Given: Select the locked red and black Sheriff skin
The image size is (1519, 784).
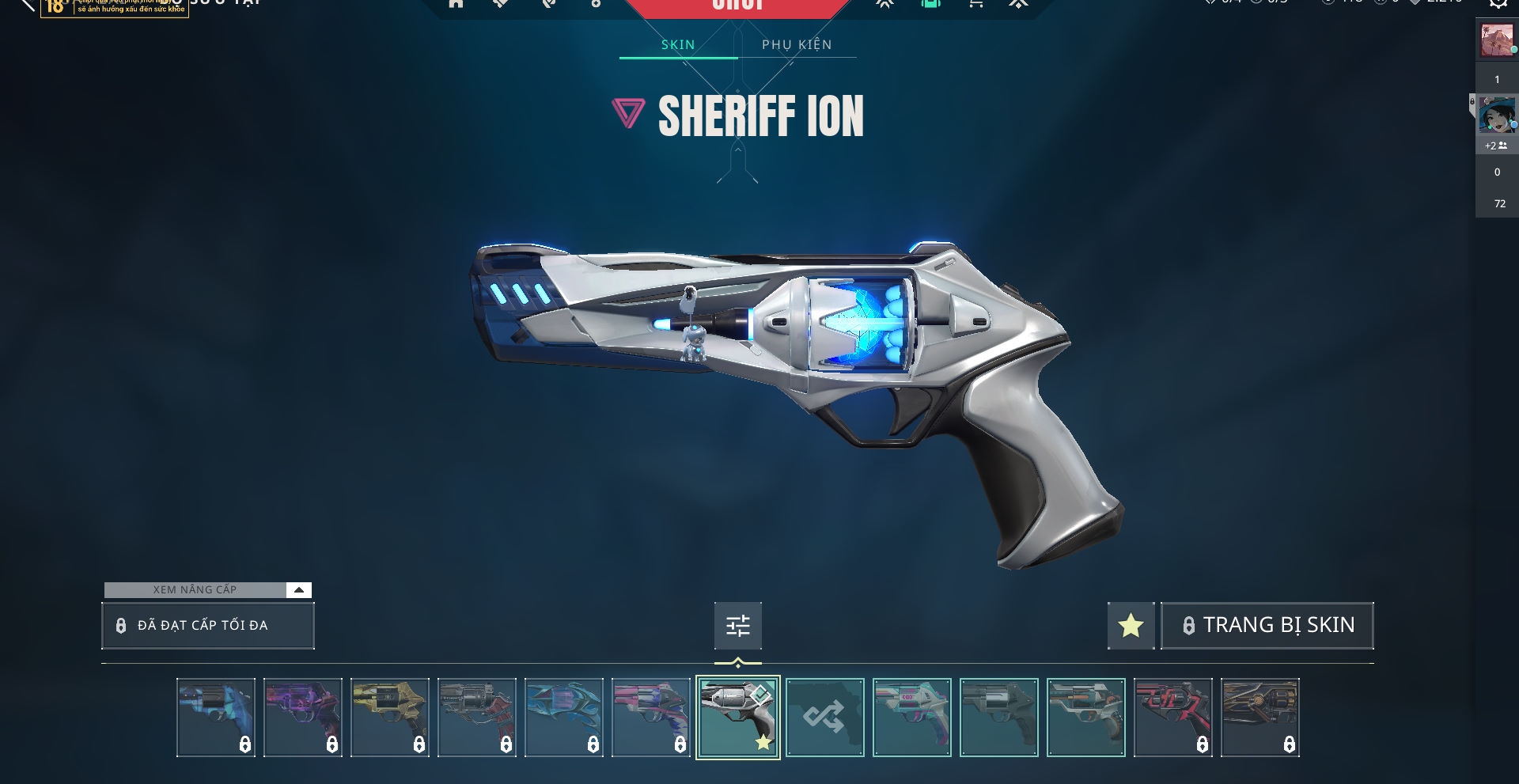Looking at the screenshot, I should tap(1172, 718).
